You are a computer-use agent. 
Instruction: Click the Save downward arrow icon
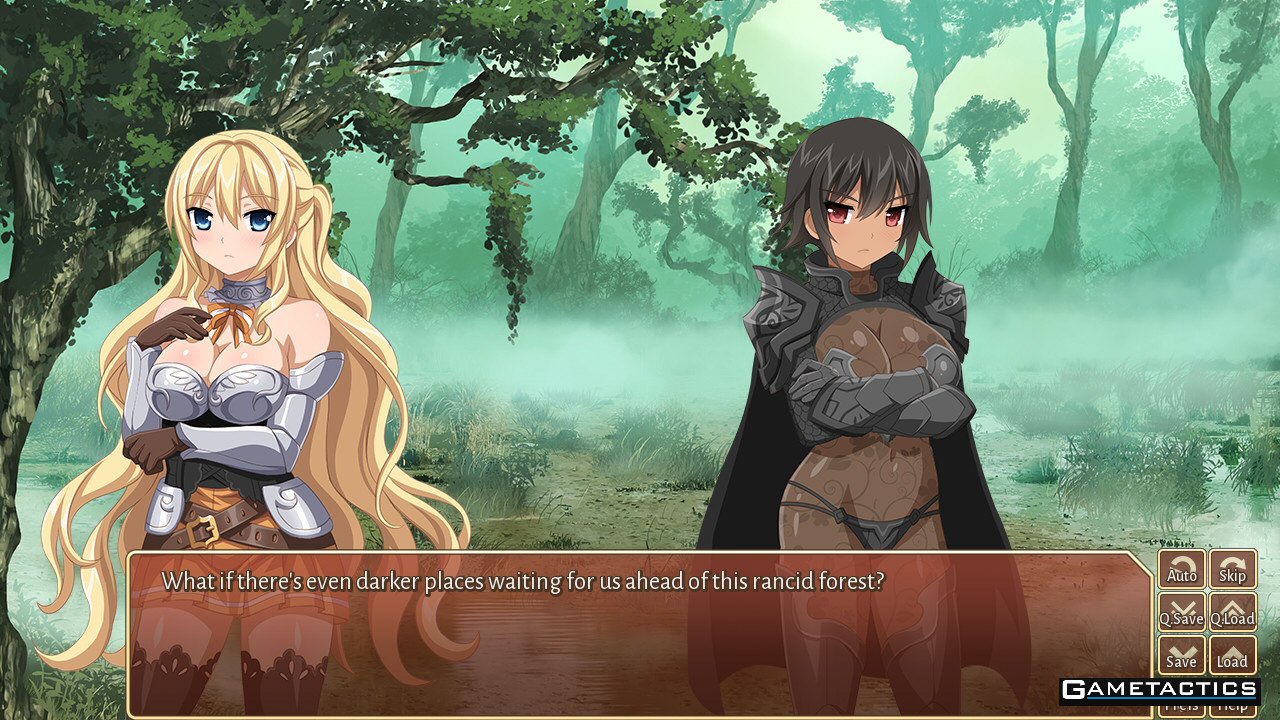click(x=1181, y=650)
